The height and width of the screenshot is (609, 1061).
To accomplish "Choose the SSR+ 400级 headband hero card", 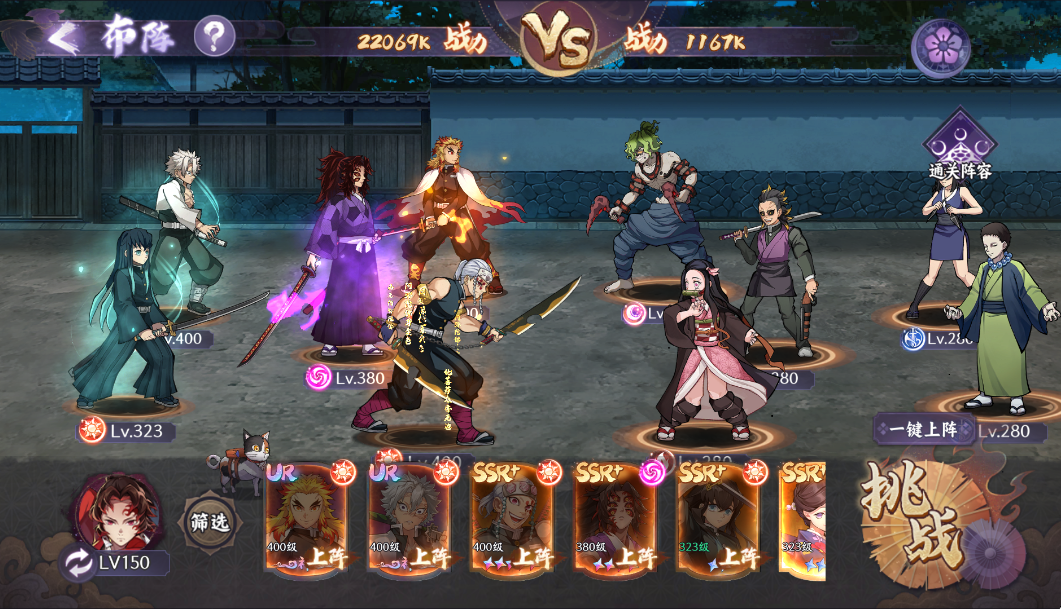I will [513, 518].
